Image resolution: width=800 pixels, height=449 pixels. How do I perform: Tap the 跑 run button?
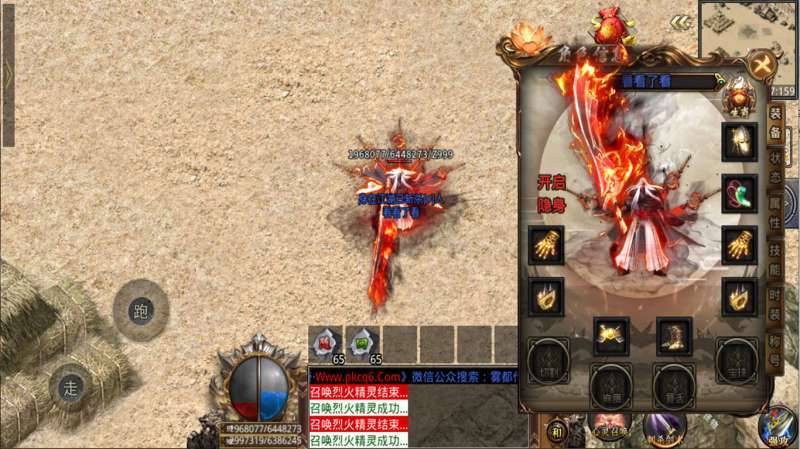[x=140, y=310]
